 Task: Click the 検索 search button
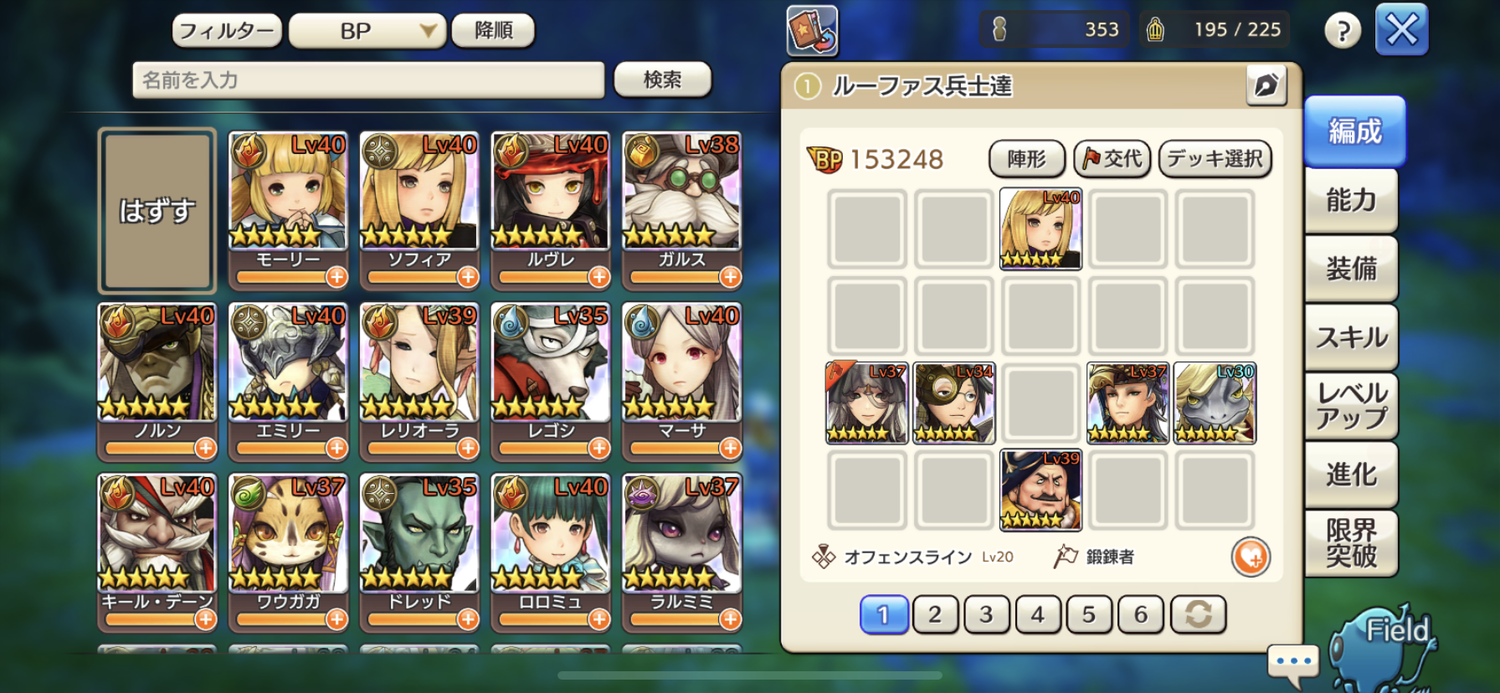pos(662,80)
